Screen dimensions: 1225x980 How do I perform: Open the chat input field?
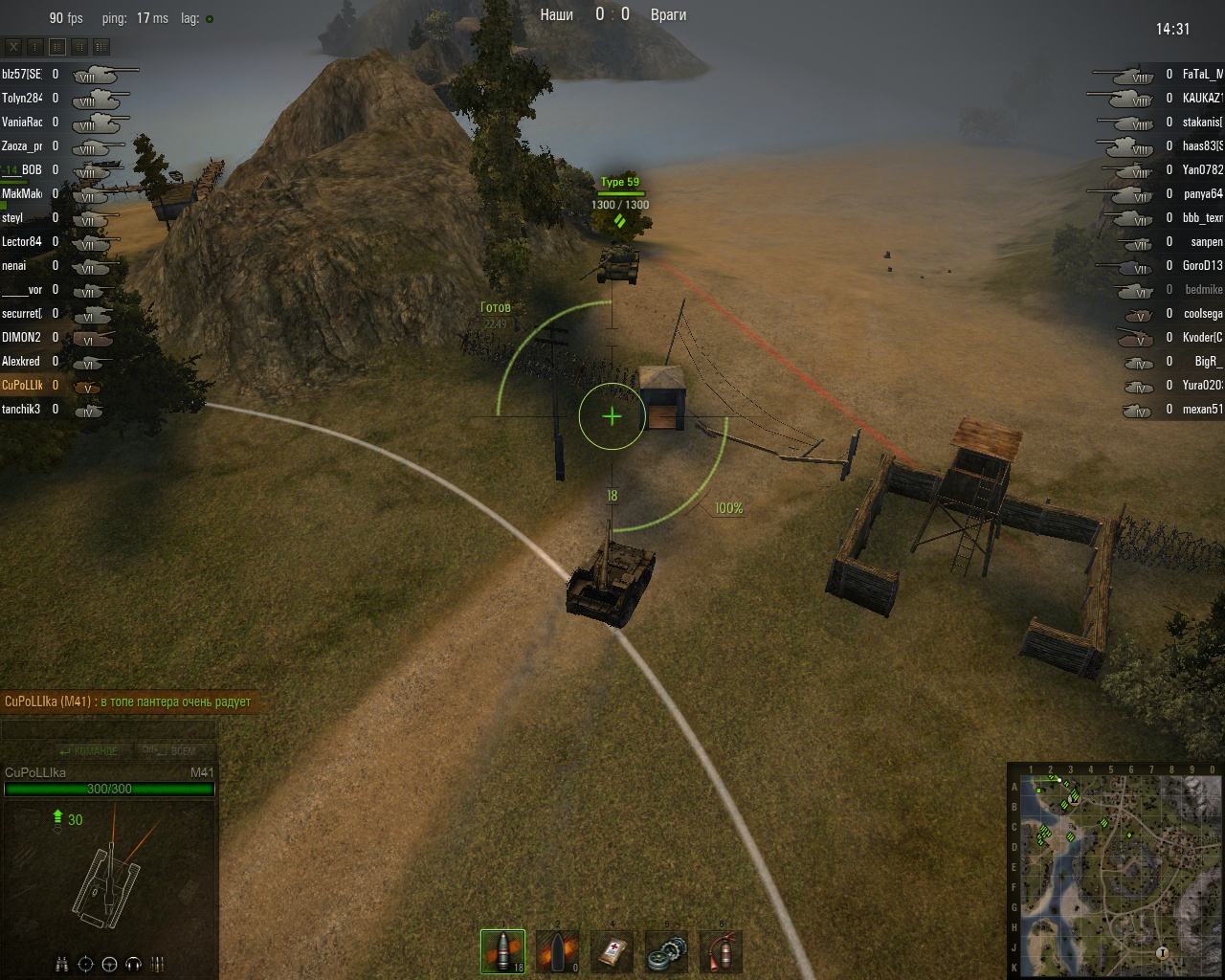click(108, 730)
